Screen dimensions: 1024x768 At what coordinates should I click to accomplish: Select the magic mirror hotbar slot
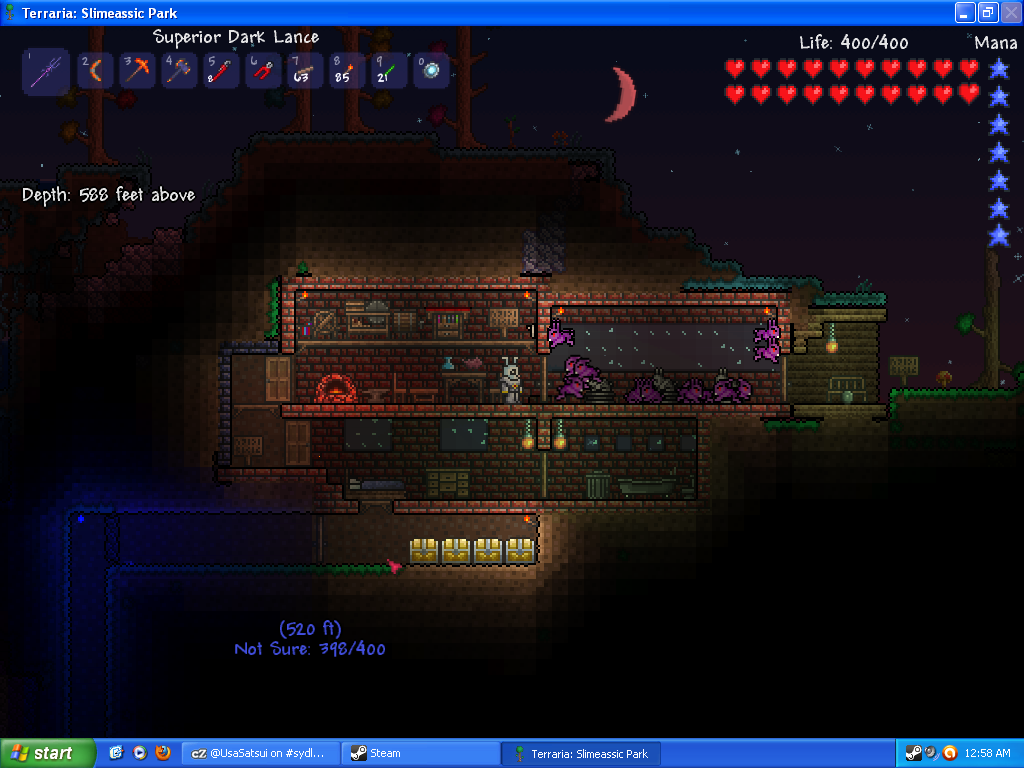431,71
